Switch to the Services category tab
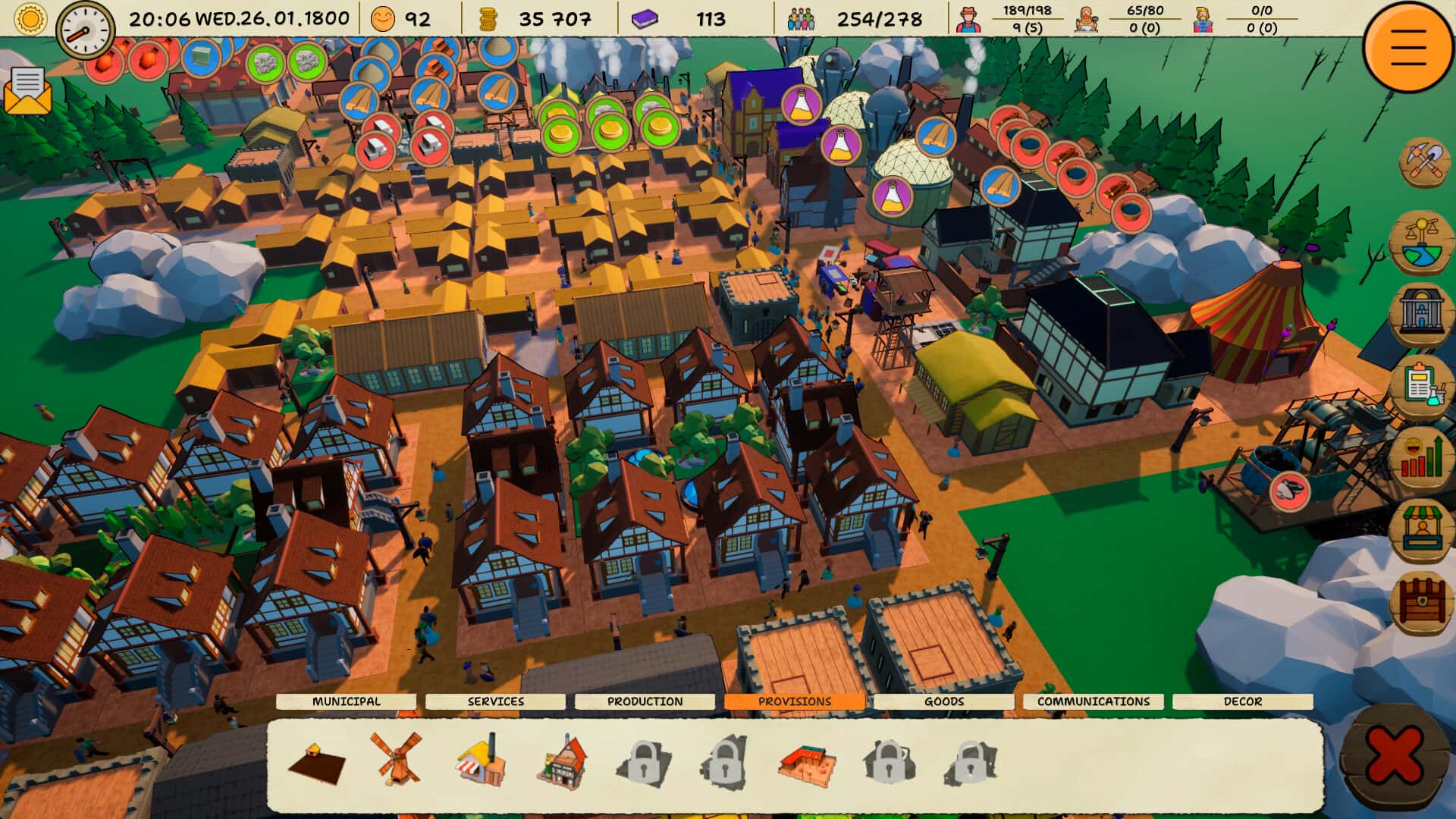Image resolution: width=1456 pixels, height=819 pixels. pos(496,701)
